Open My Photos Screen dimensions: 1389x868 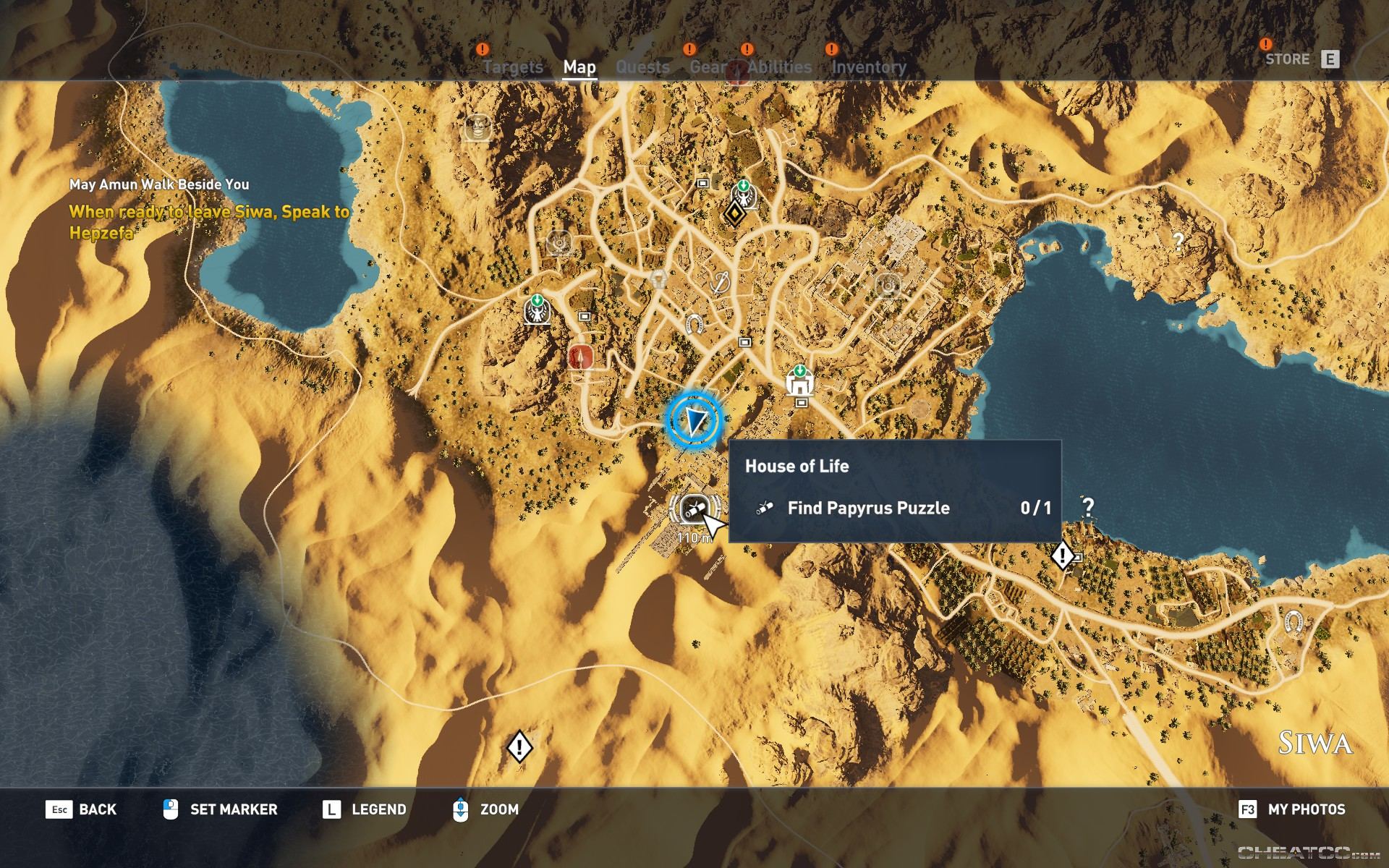tap(1292, 809)
